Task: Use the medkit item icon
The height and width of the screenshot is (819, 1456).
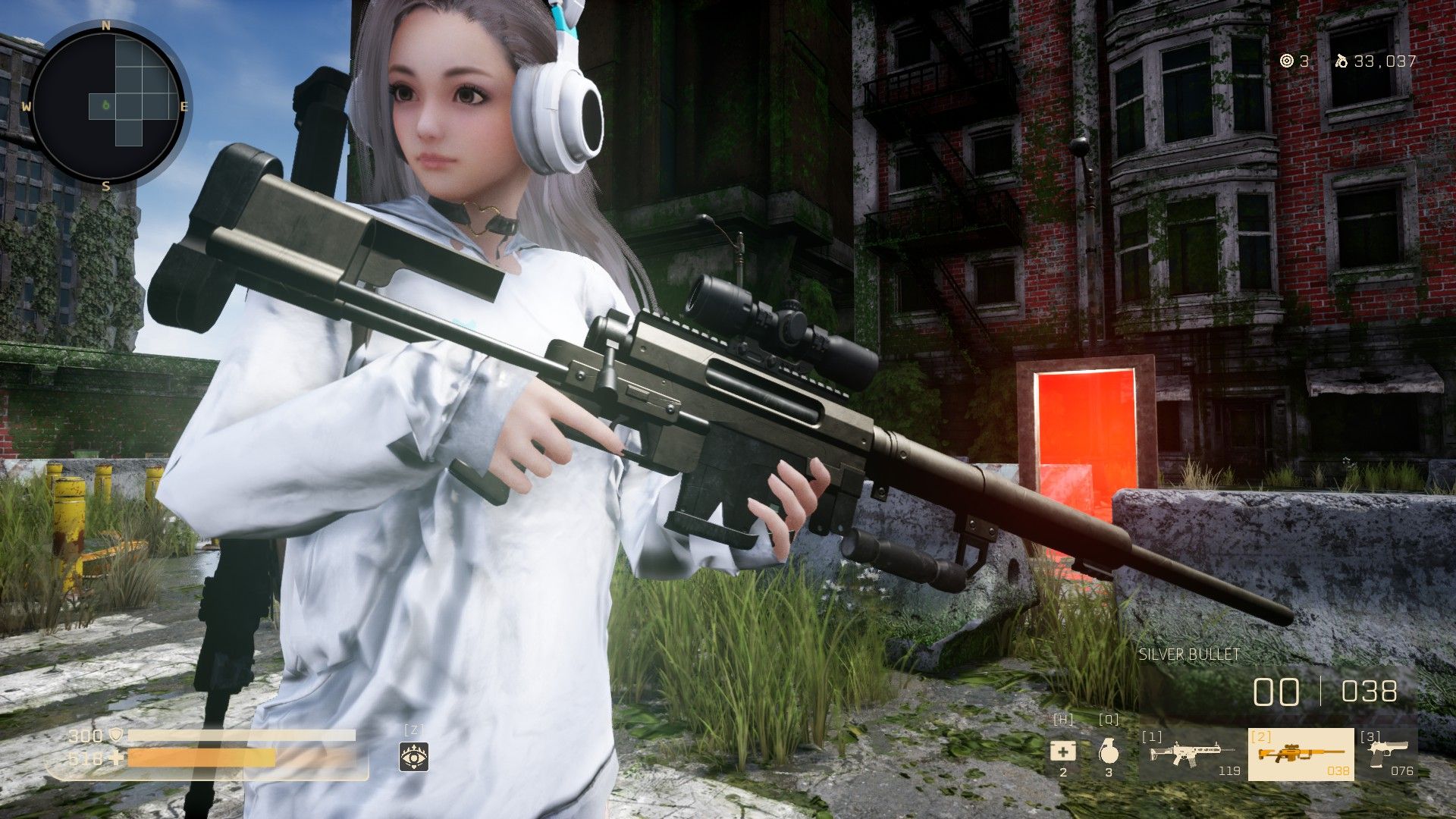Action: tap(1062, 752)
